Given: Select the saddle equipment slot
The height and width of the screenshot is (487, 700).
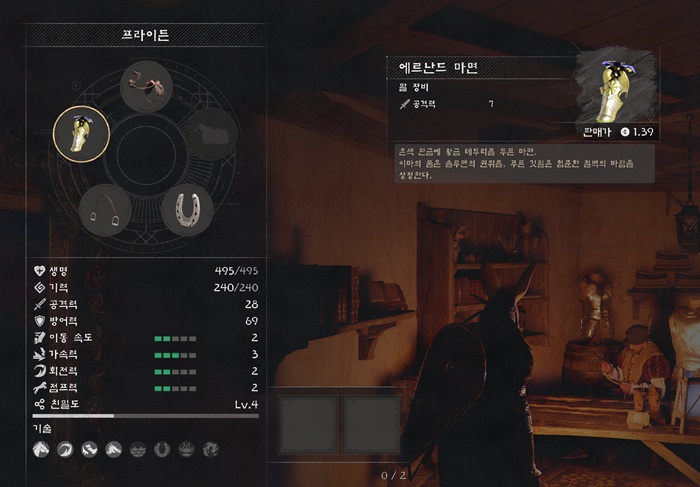Looking at the screenshot, I should pos(147,88).
